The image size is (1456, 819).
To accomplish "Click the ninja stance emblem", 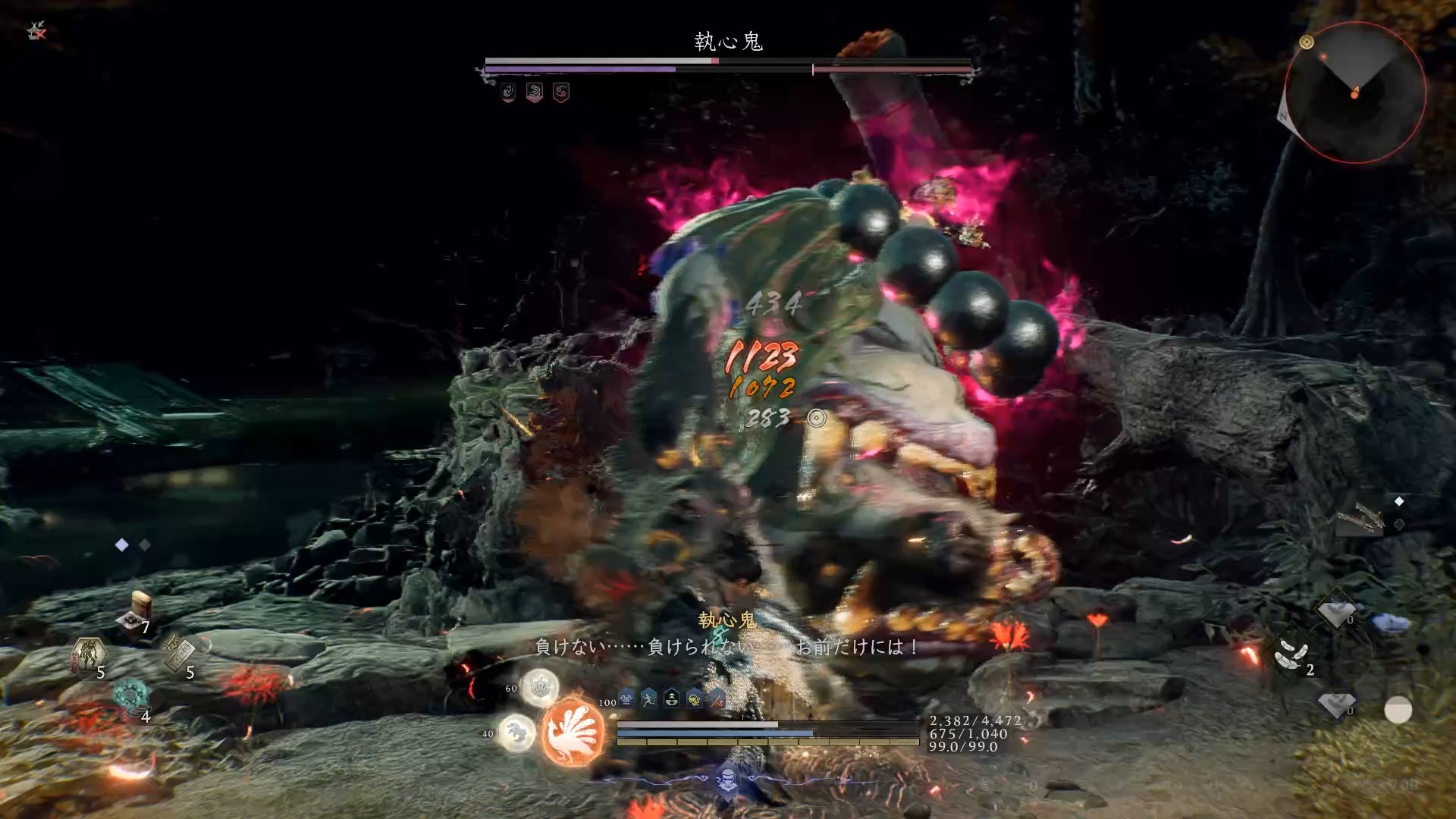I will tap(728, 780).
